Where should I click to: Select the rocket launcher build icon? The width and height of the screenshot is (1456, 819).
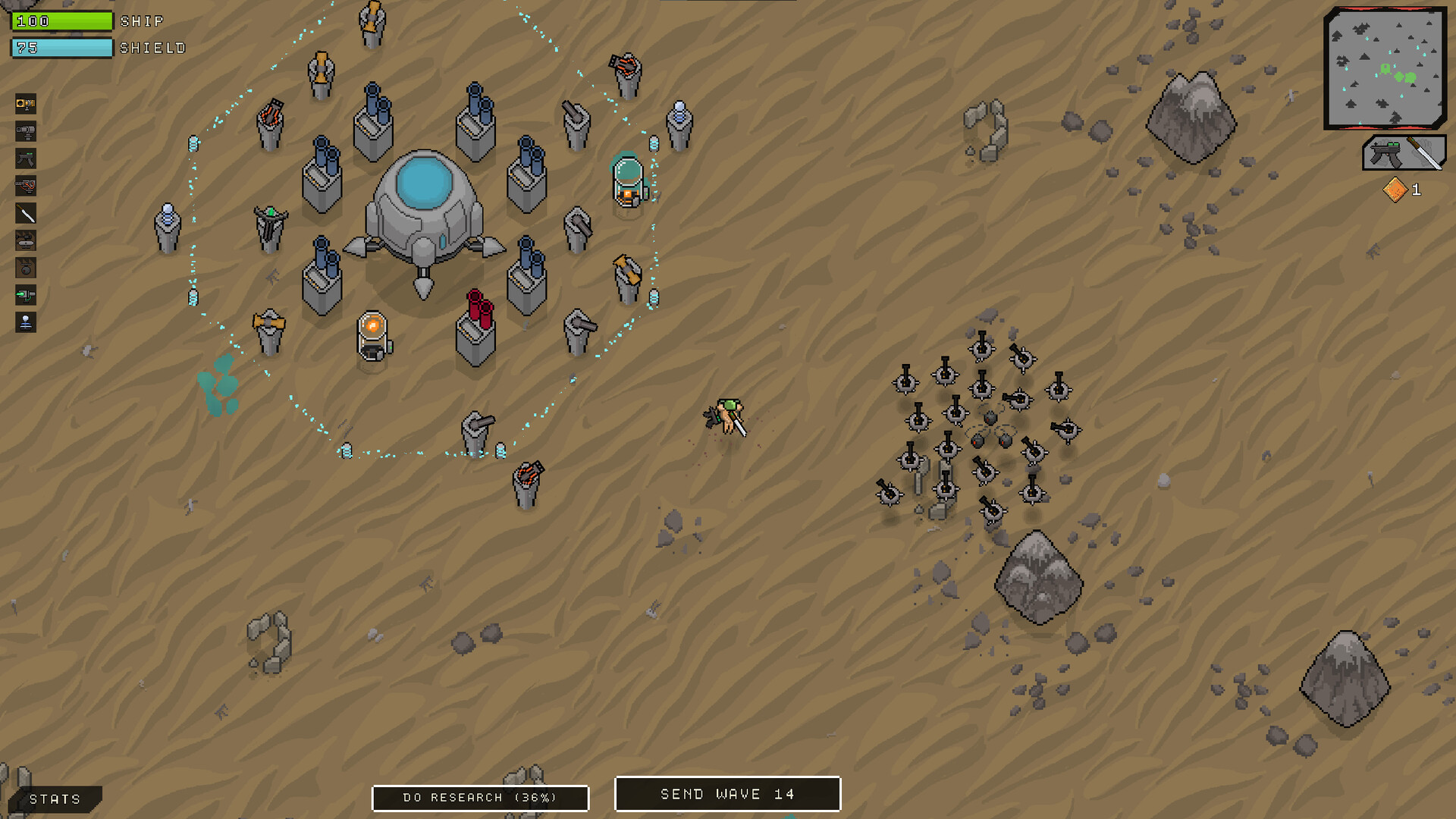click(25, 186)
